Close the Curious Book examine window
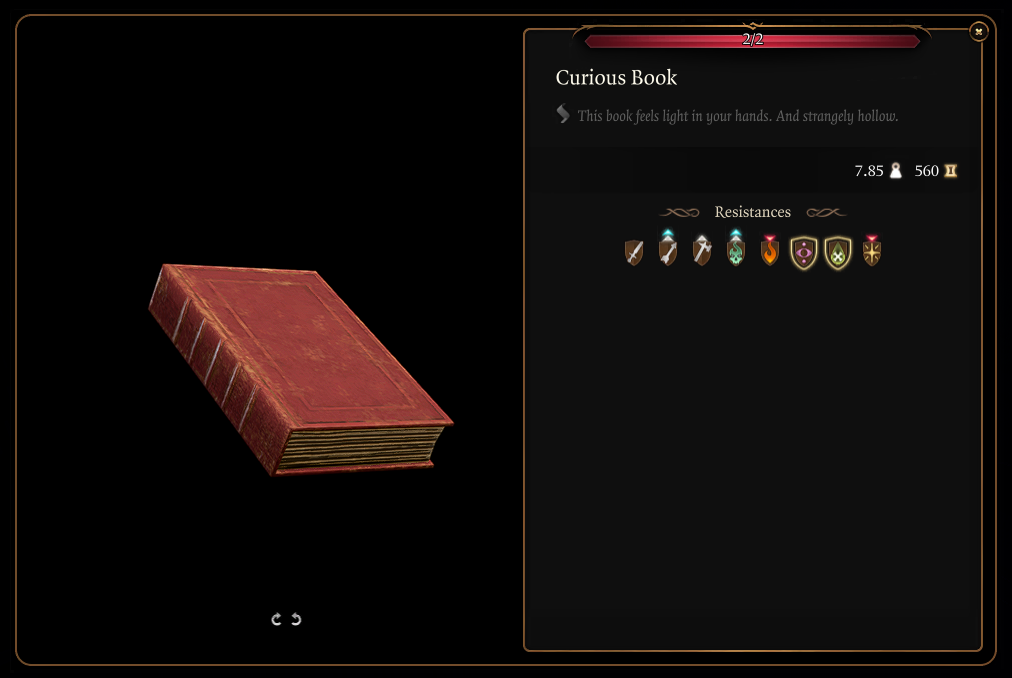The height and width of the screenshot is (678, 1012). (979, 32)
